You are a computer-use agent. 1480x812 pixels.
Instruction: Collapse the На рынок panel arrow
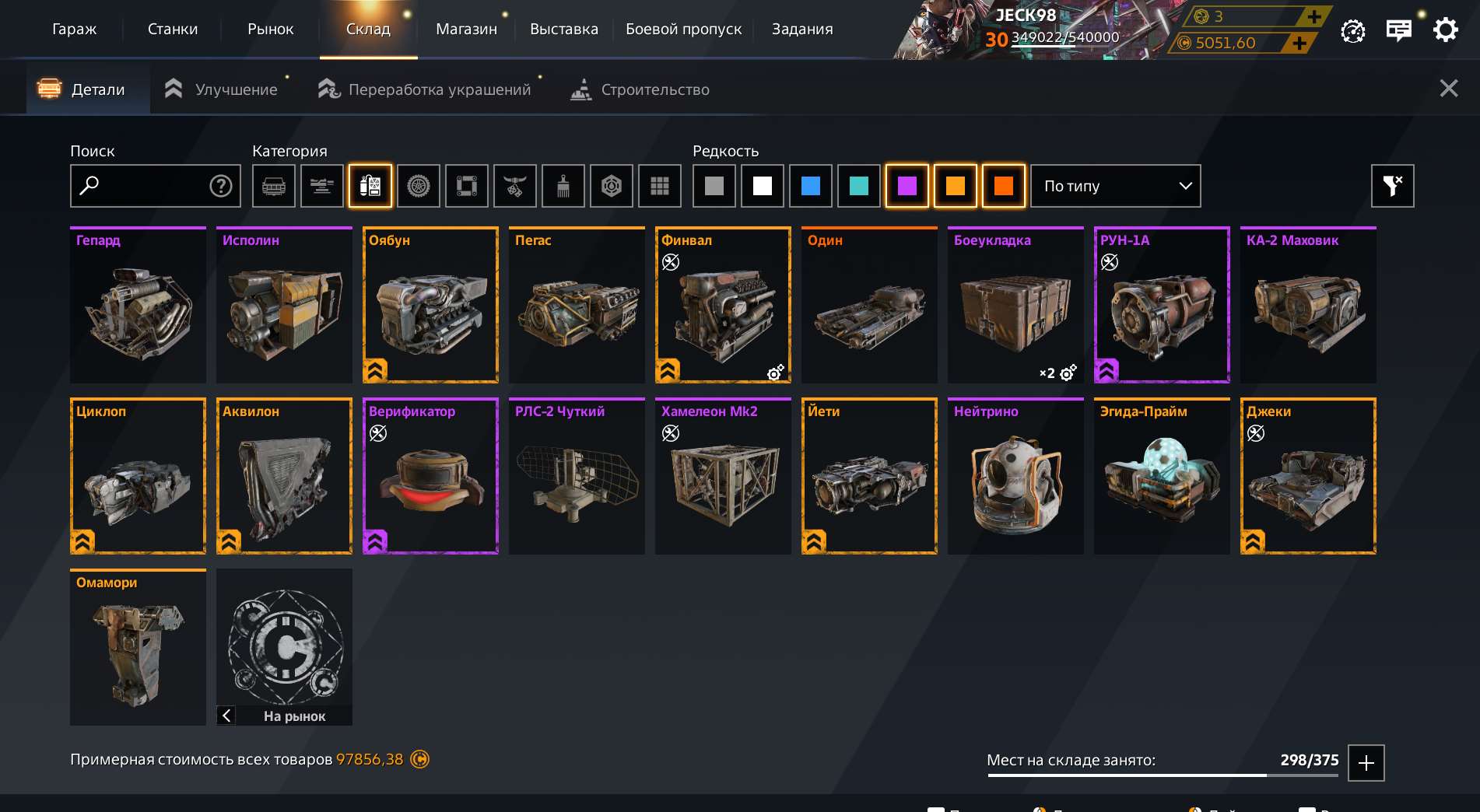(226, 716)
